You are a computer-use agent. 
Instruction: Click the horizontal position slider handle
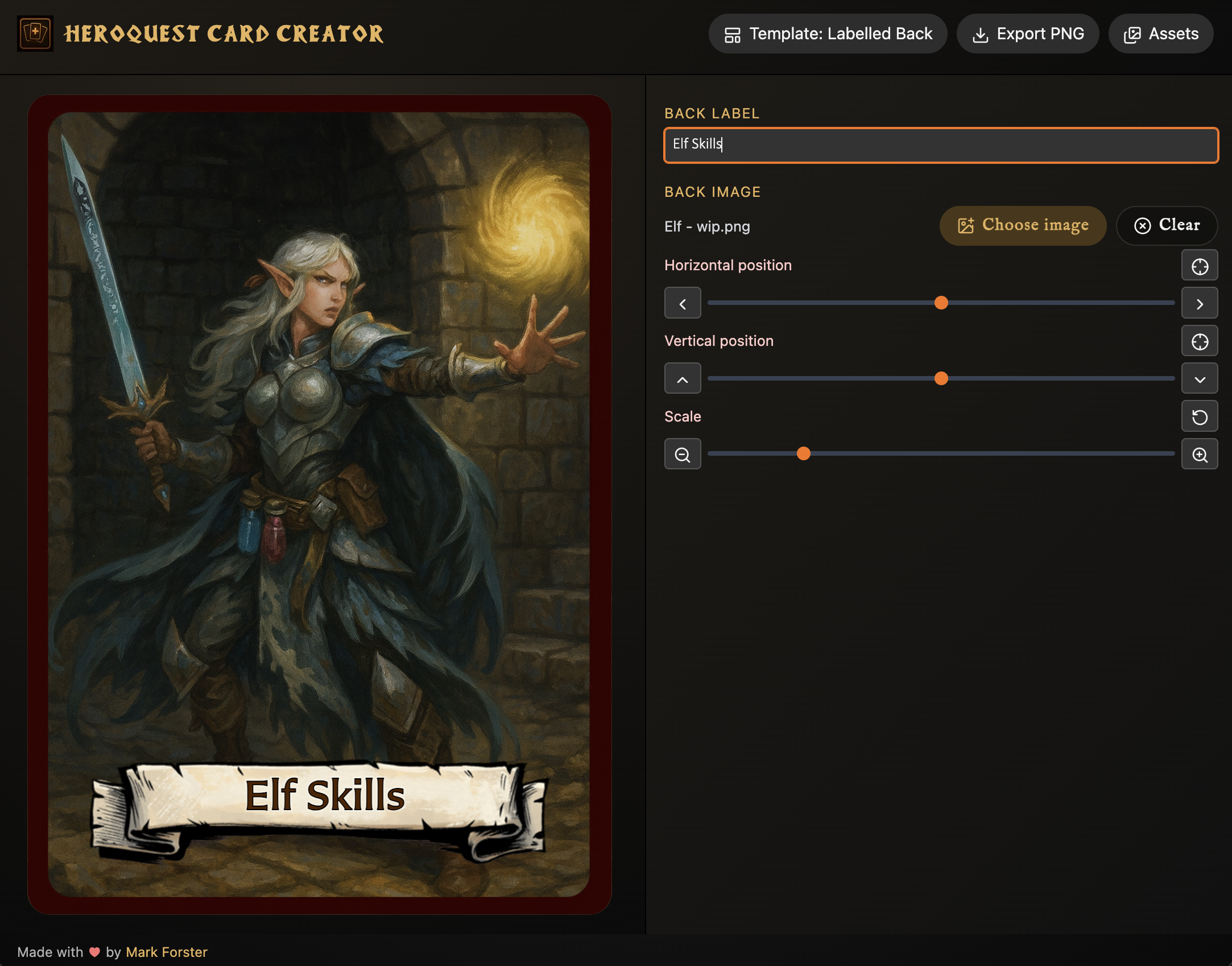(x=941, y=303)
